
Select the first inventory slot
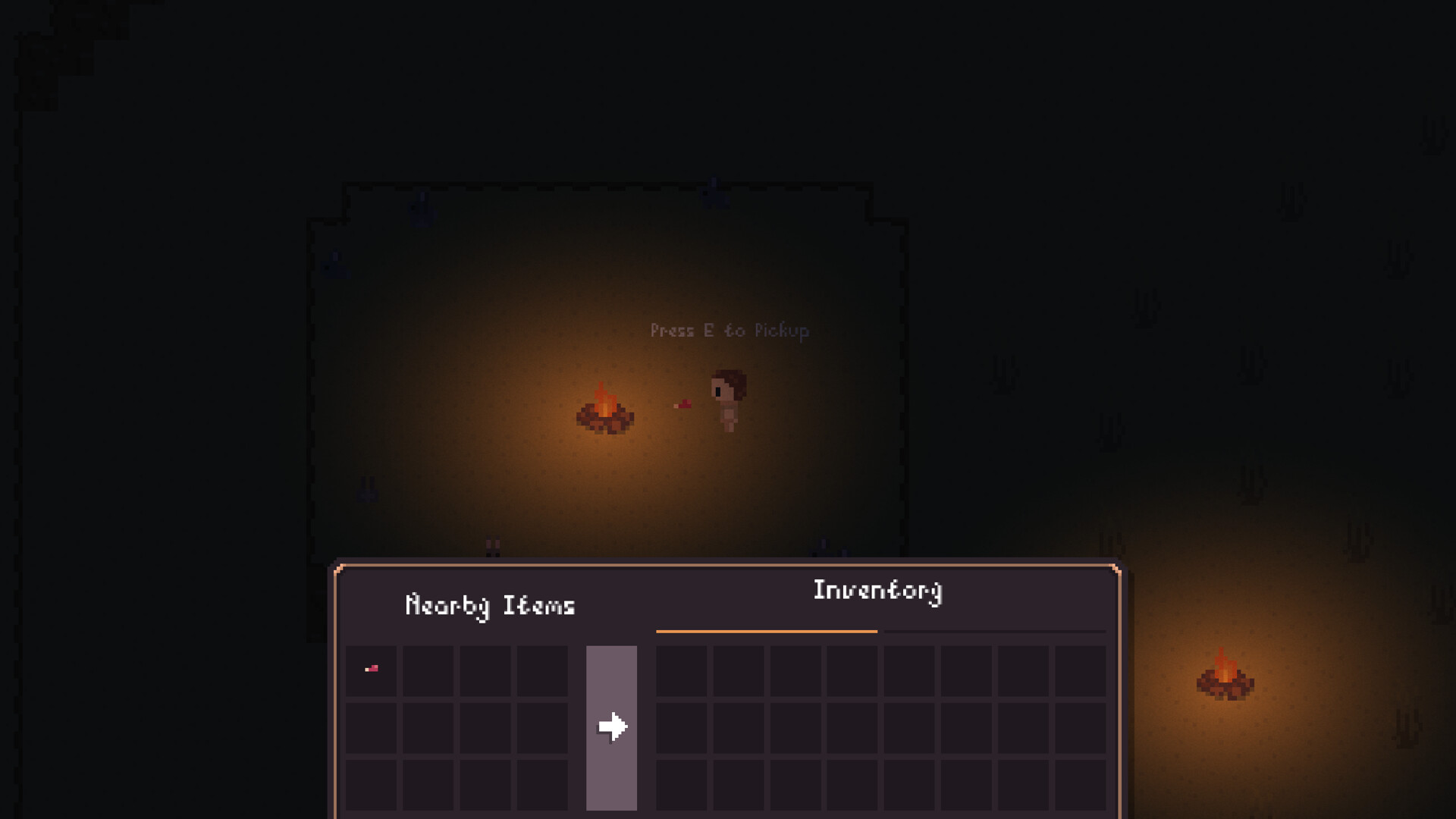click(681, 670)
